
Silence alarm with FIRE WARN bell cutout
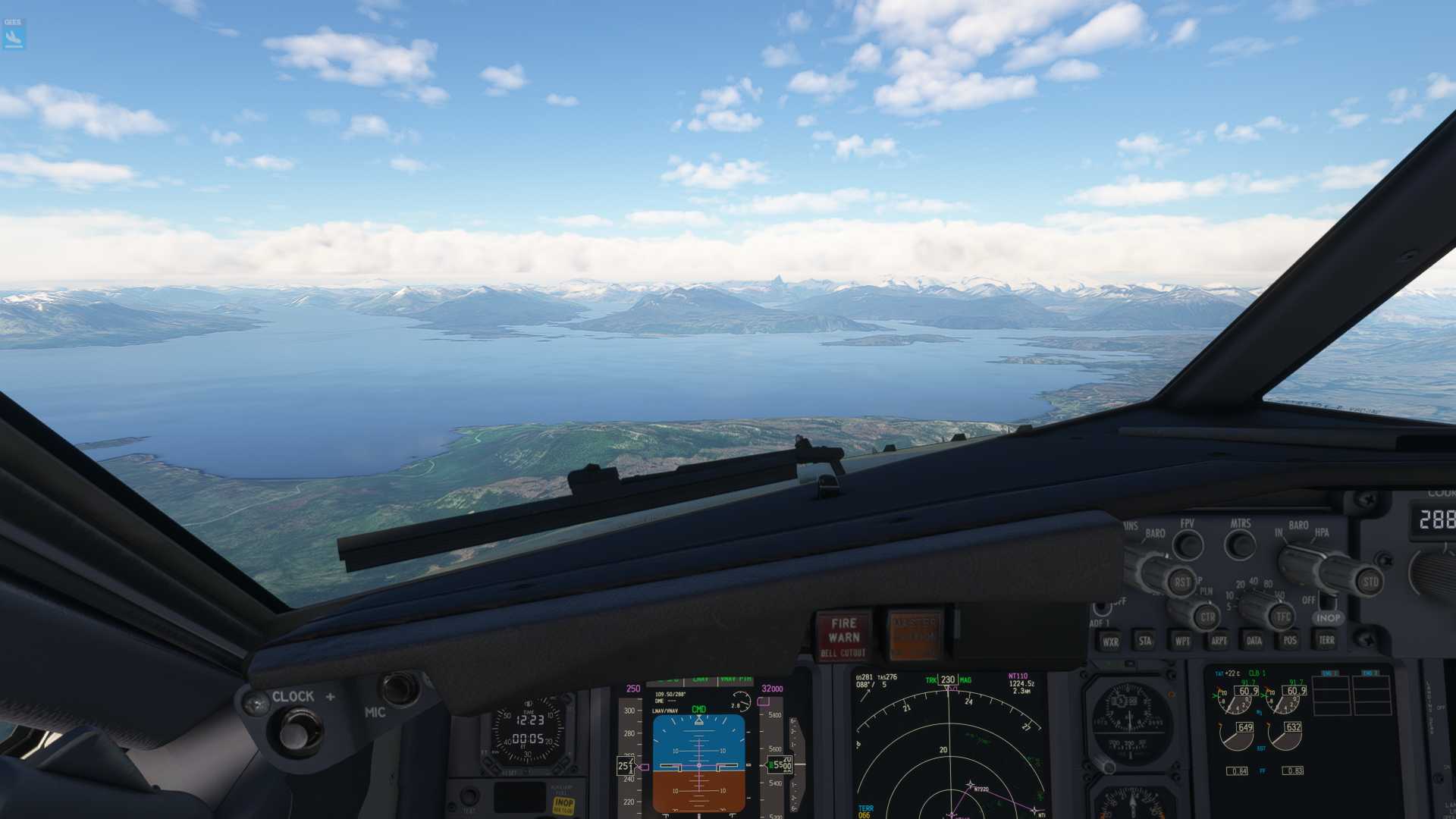(x=843, y=635)
